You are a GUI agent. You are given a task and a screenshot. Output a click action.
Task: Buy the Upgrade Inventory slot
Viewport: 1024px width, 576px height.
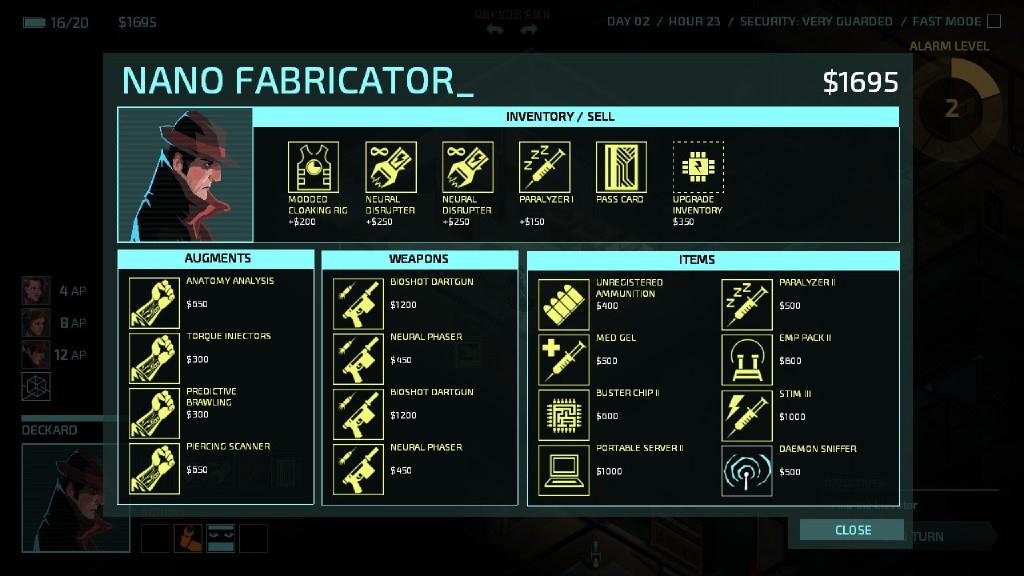698,167
